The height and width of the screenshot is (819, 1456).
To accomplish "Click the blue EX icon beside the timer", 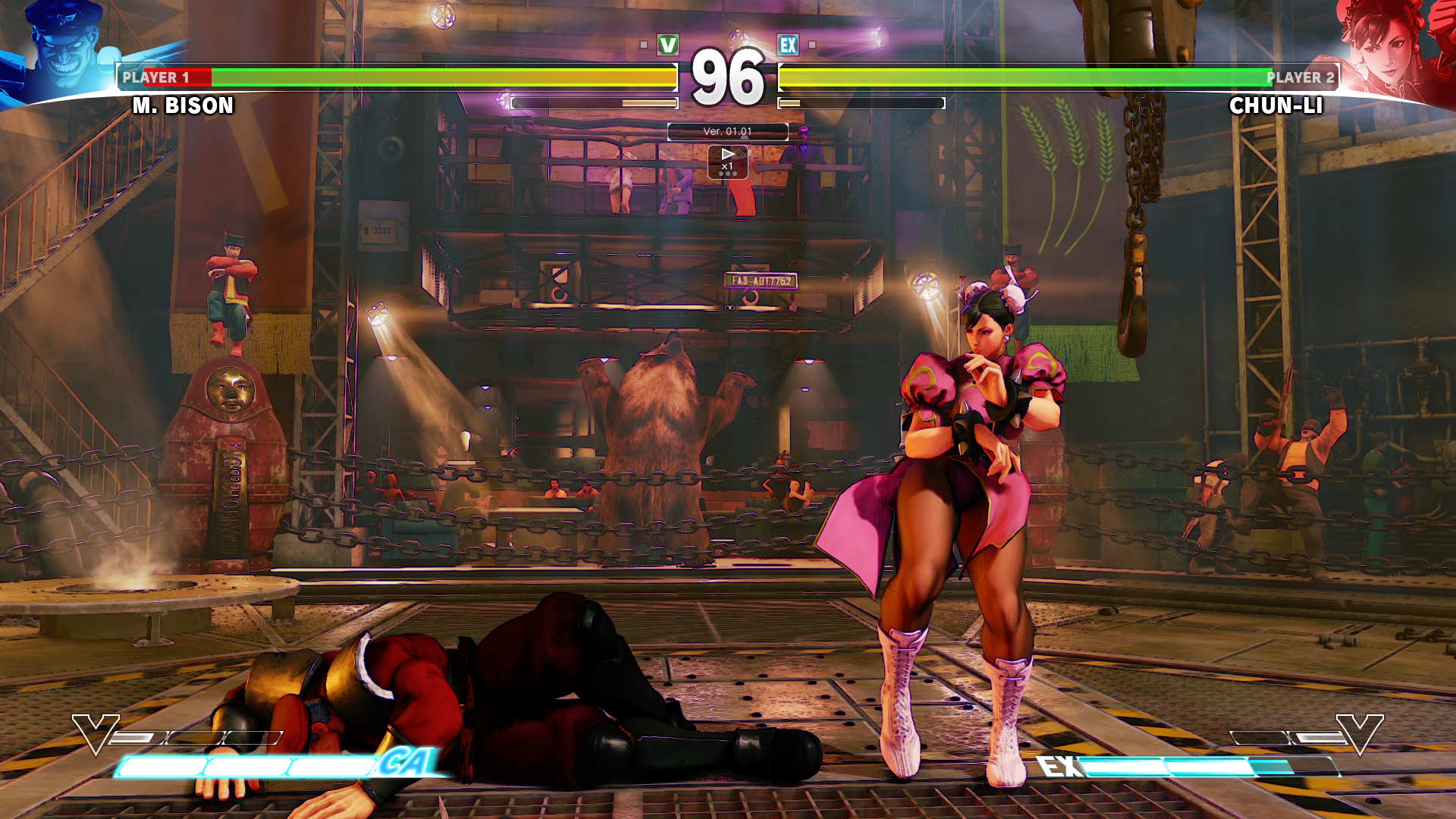I will (x=788, y=44).
